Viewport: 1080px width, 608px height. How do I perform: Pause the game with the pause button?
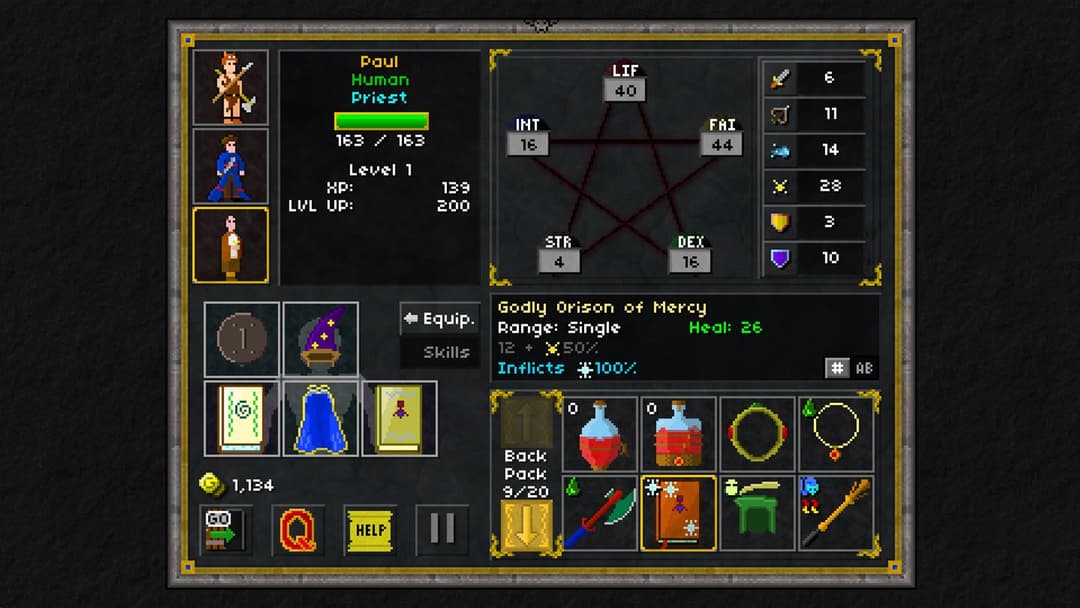point(442,530)
